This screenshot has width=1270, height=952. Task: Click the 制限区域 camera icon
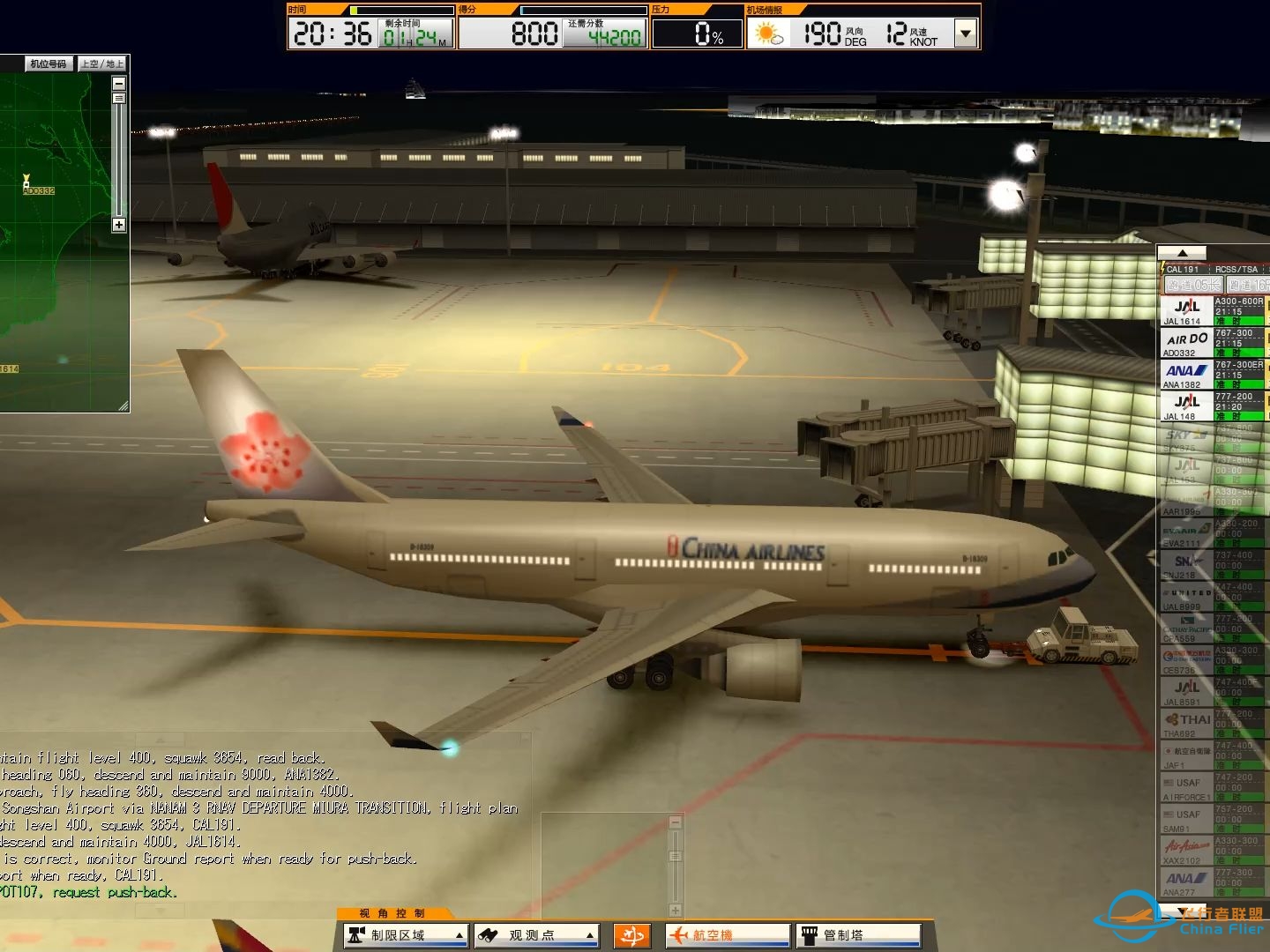[x=355, y=934]
